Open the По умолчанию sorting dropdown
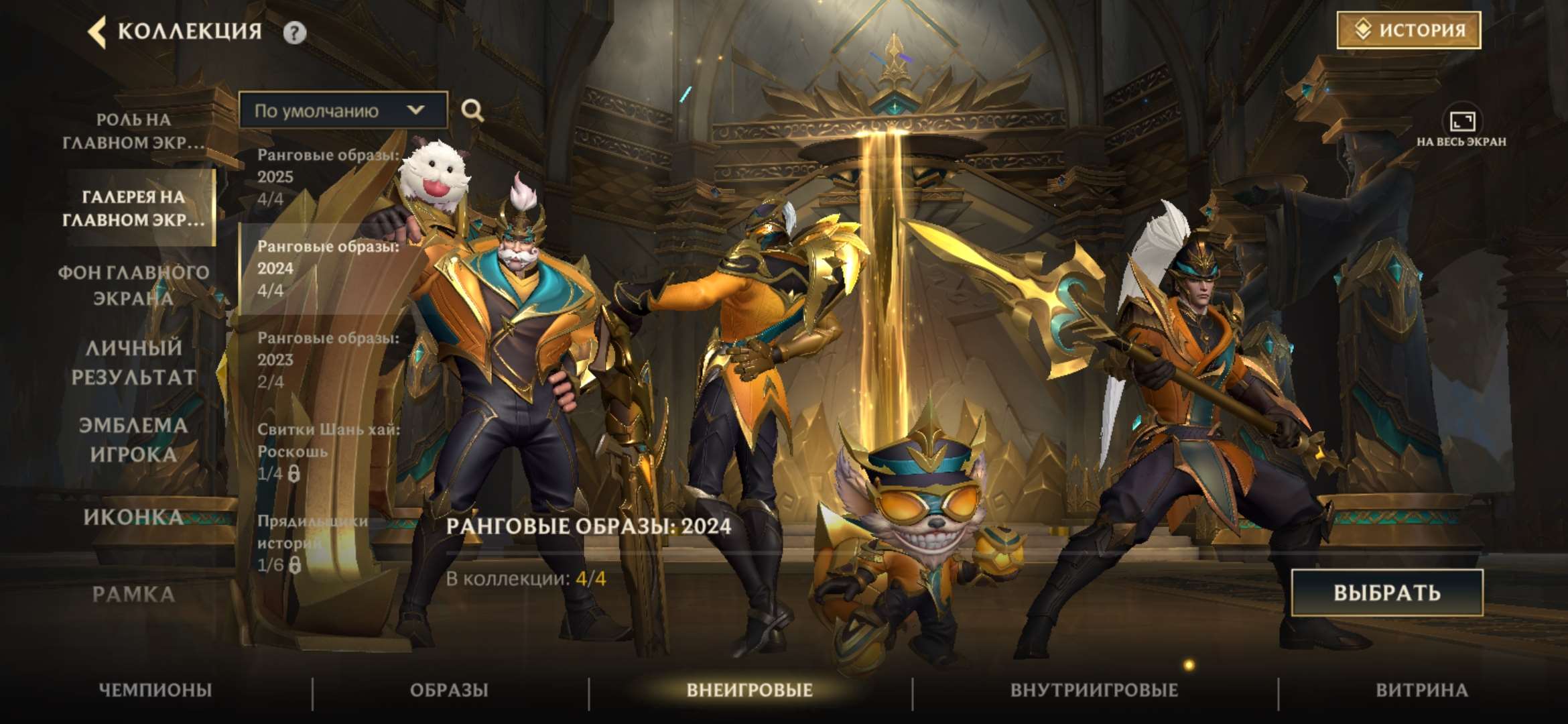 [345, 111]
